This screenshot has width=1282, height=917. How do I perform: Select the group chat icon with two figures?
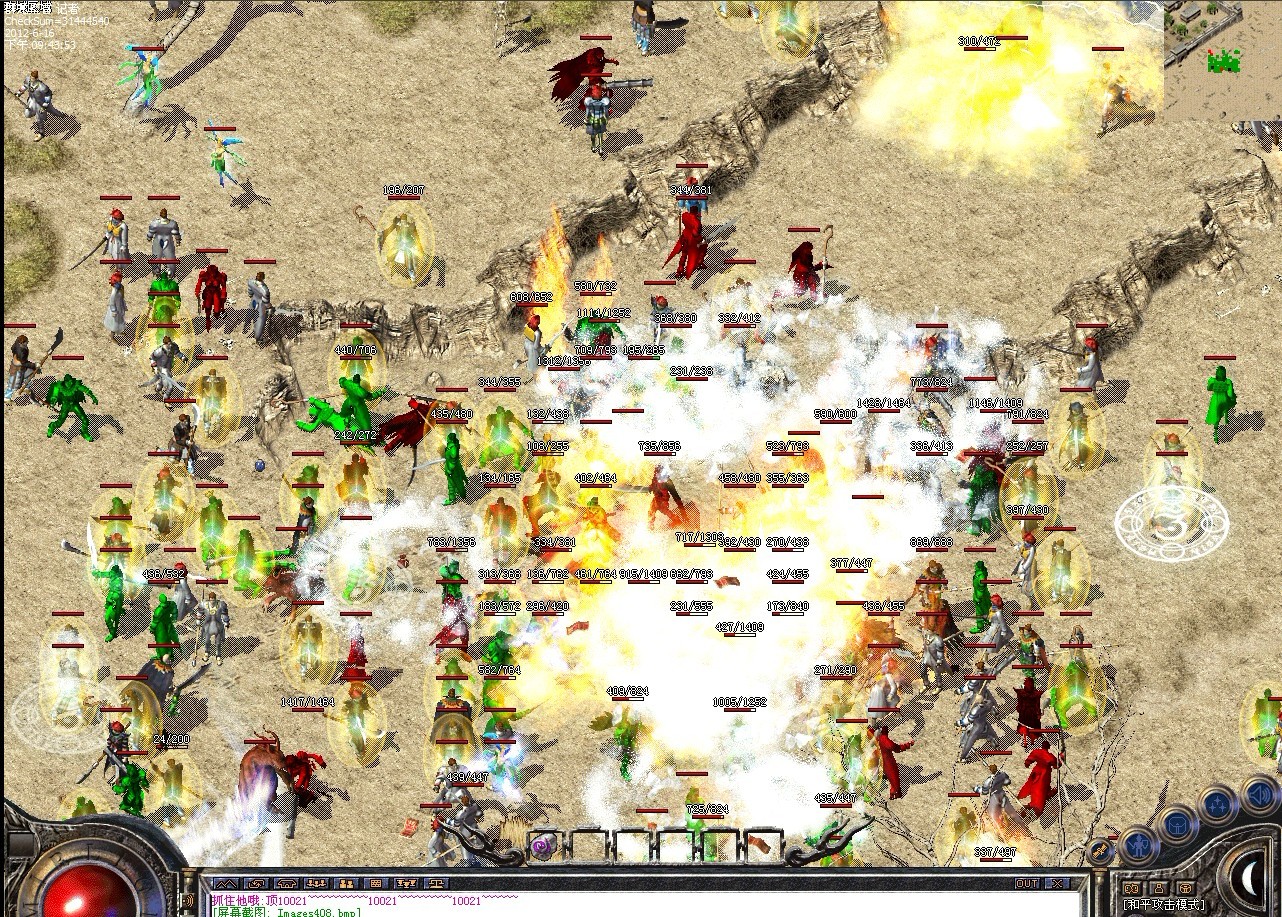click(346, 881)
